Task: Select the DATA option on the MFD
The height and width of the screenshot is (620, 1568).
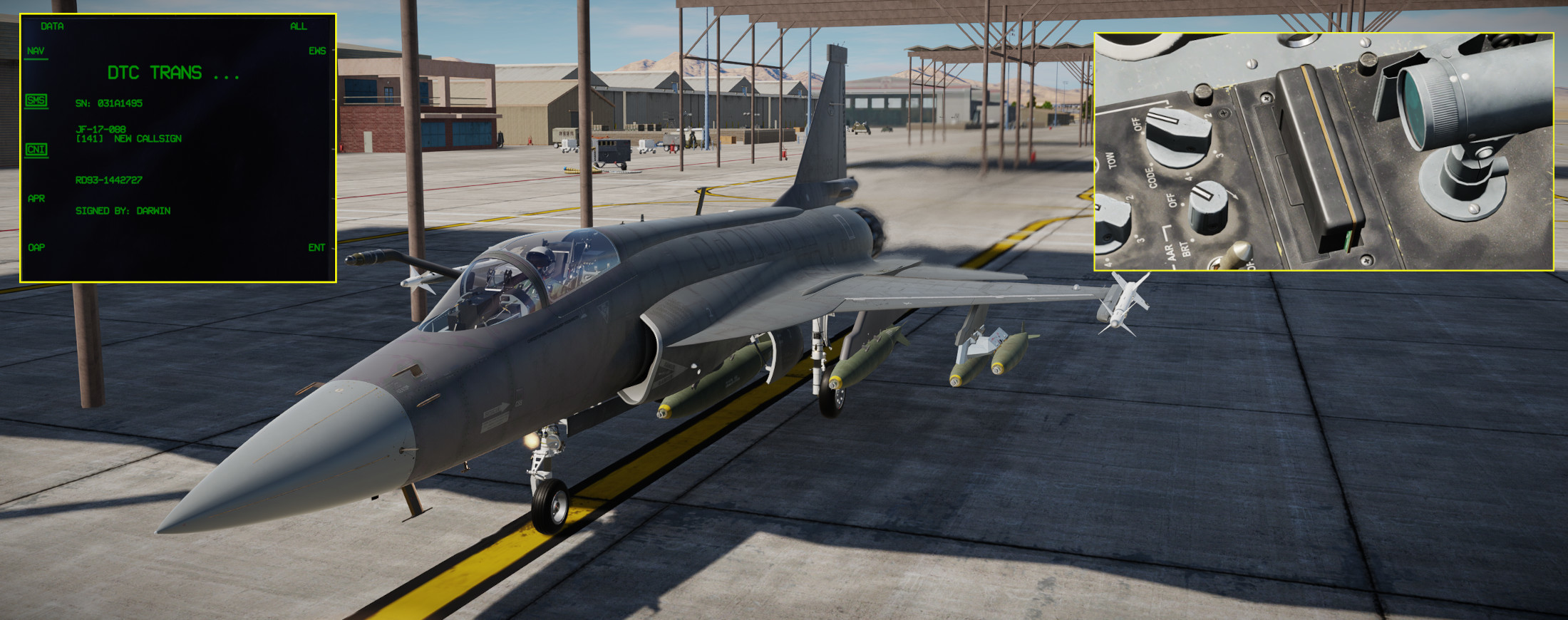Action: tap(52, 26)
